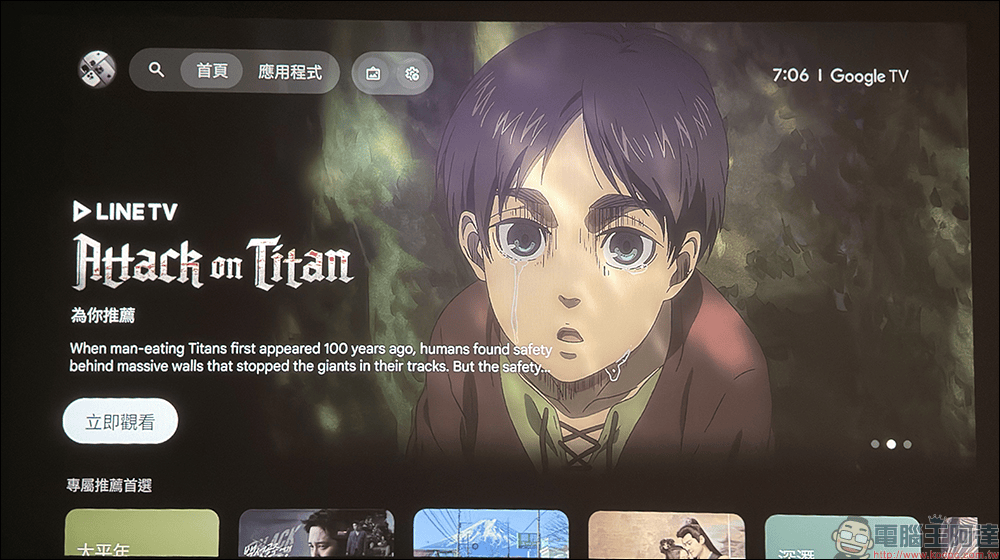The height and width of the screenshot is (560, 1000).
Task: Select the Mount Fuji thumbnail
Action: click(x=490, y=535)
